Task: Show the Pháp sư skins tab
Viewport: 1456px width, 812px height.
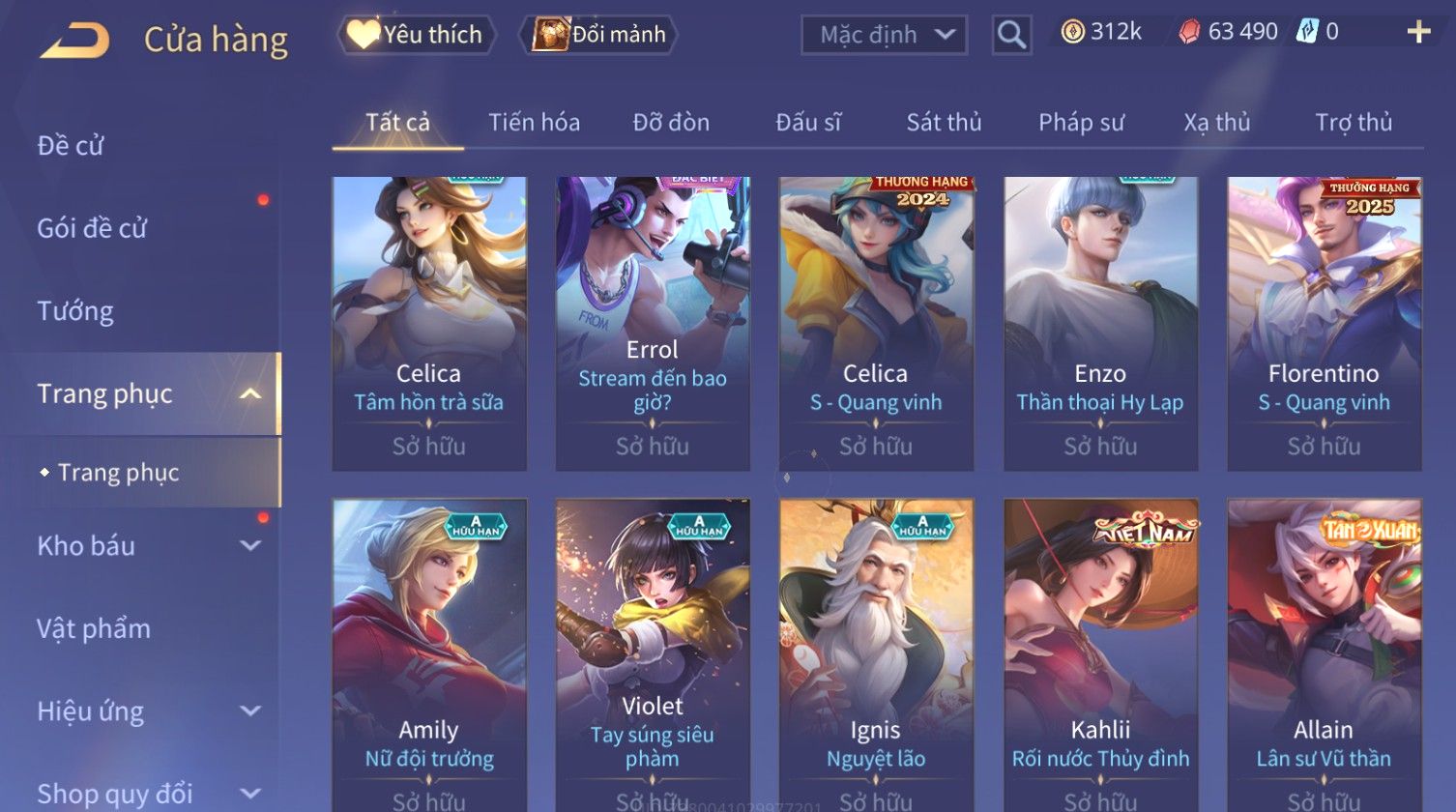Action: click(x=1081, y=123)
